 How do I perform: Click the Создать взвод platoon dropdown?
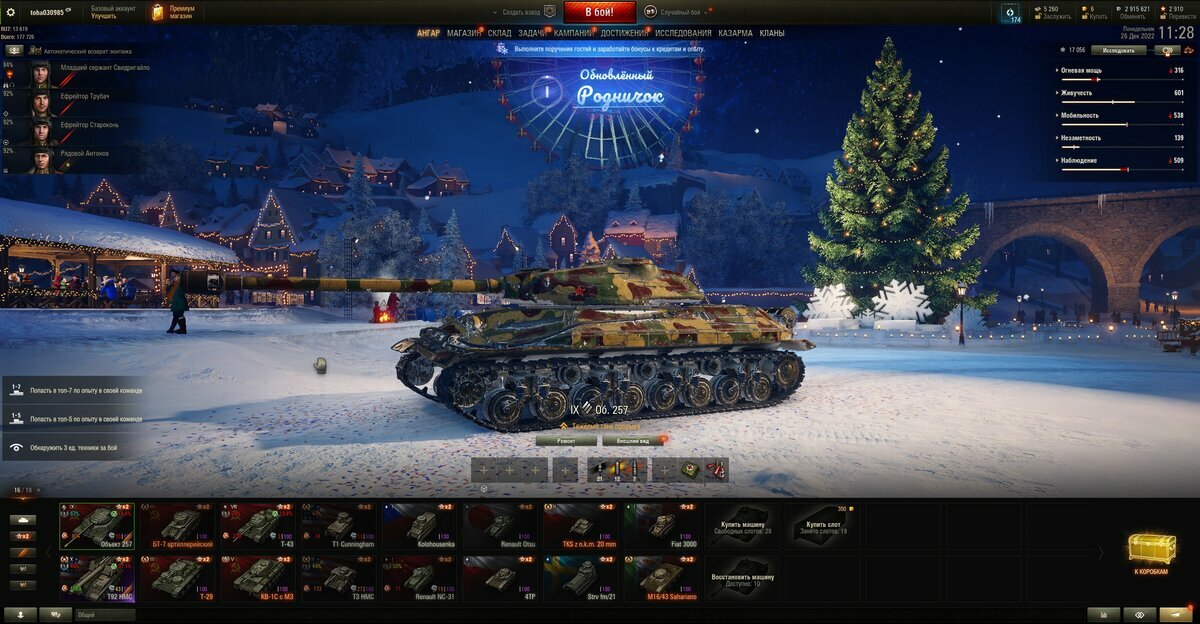528,12
